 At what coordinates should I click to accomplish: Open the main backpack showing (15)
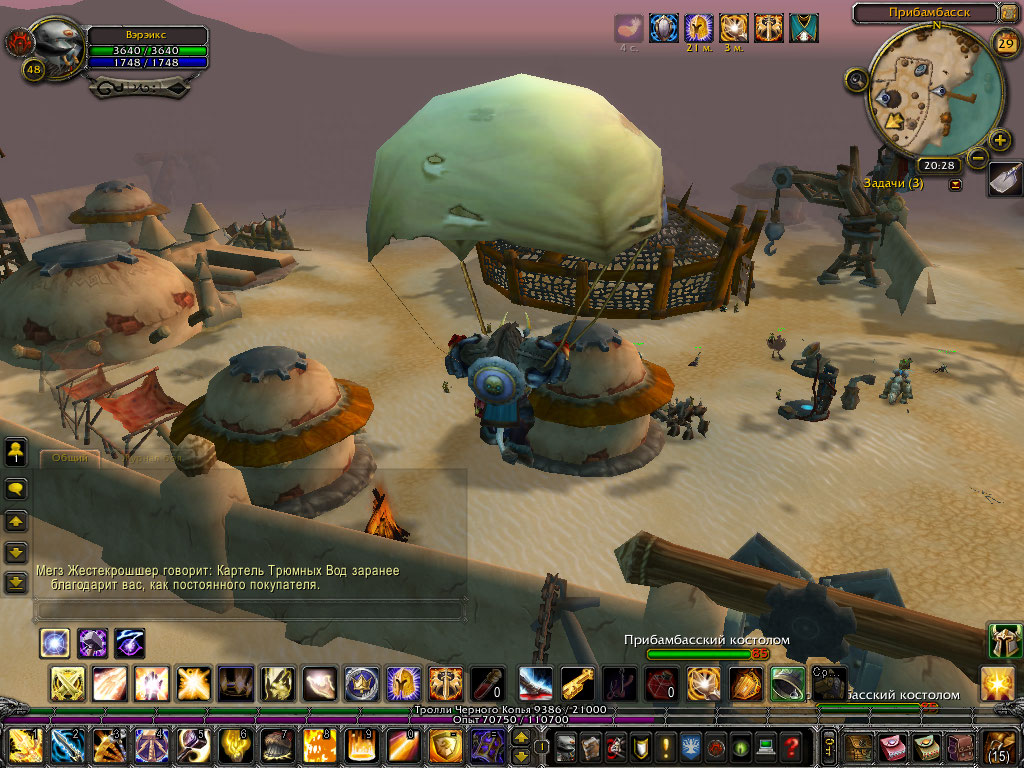[1001, 746]
